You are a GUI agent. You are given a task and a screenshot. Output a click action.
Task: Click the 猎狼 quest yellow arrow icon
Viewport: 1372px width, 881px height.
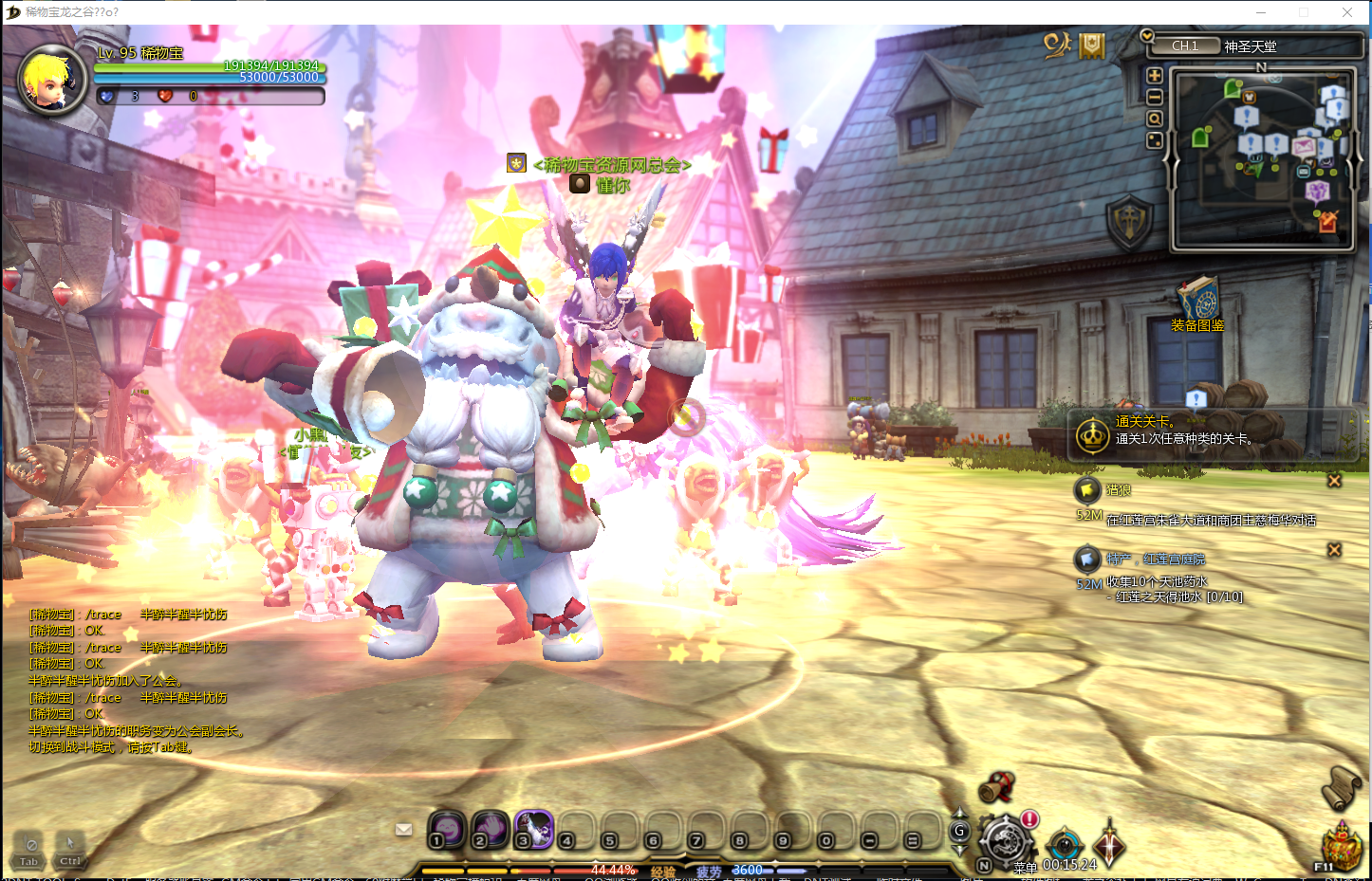(x=1087, y=489)
